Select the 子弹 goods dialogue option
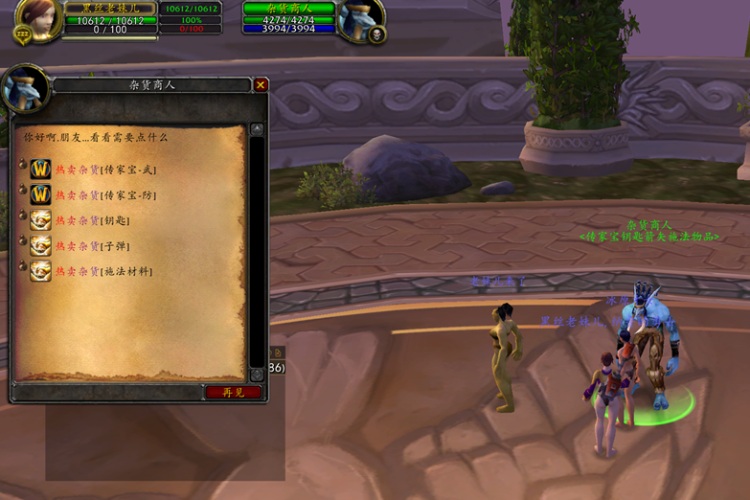The image size is (750, 500). [x=91, y=246]
